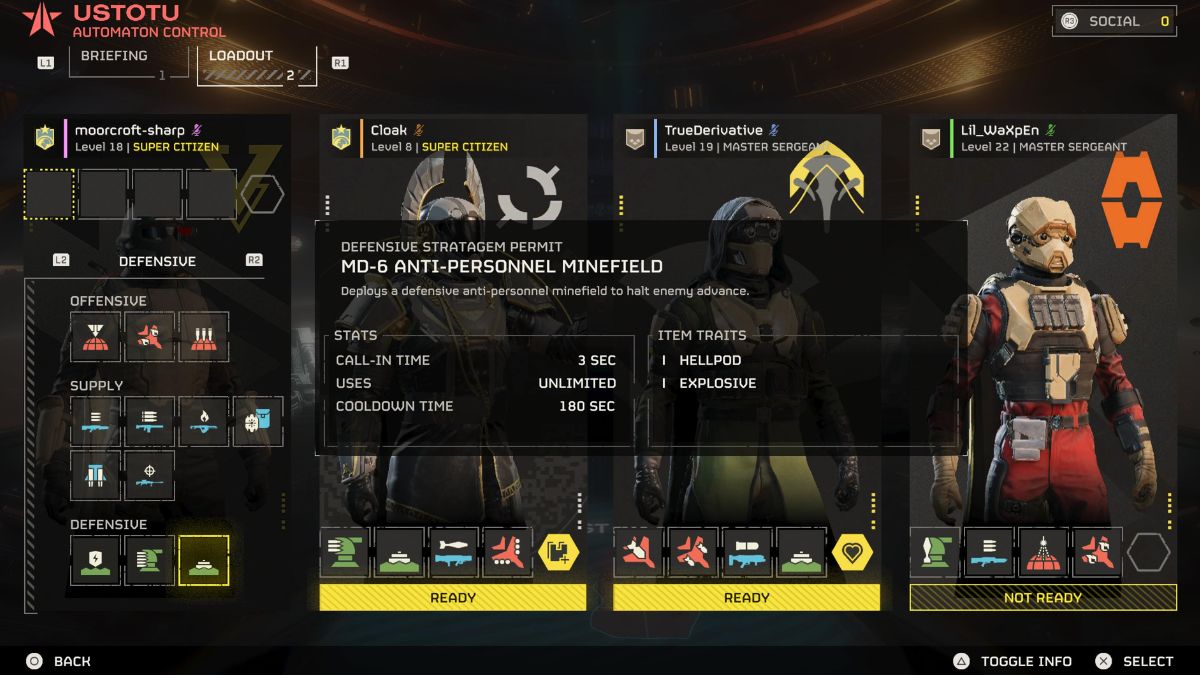Click TrueDerivative's yellow heart booster icon
Viewport: 1200px width, 675px height.
click(852, 552)
